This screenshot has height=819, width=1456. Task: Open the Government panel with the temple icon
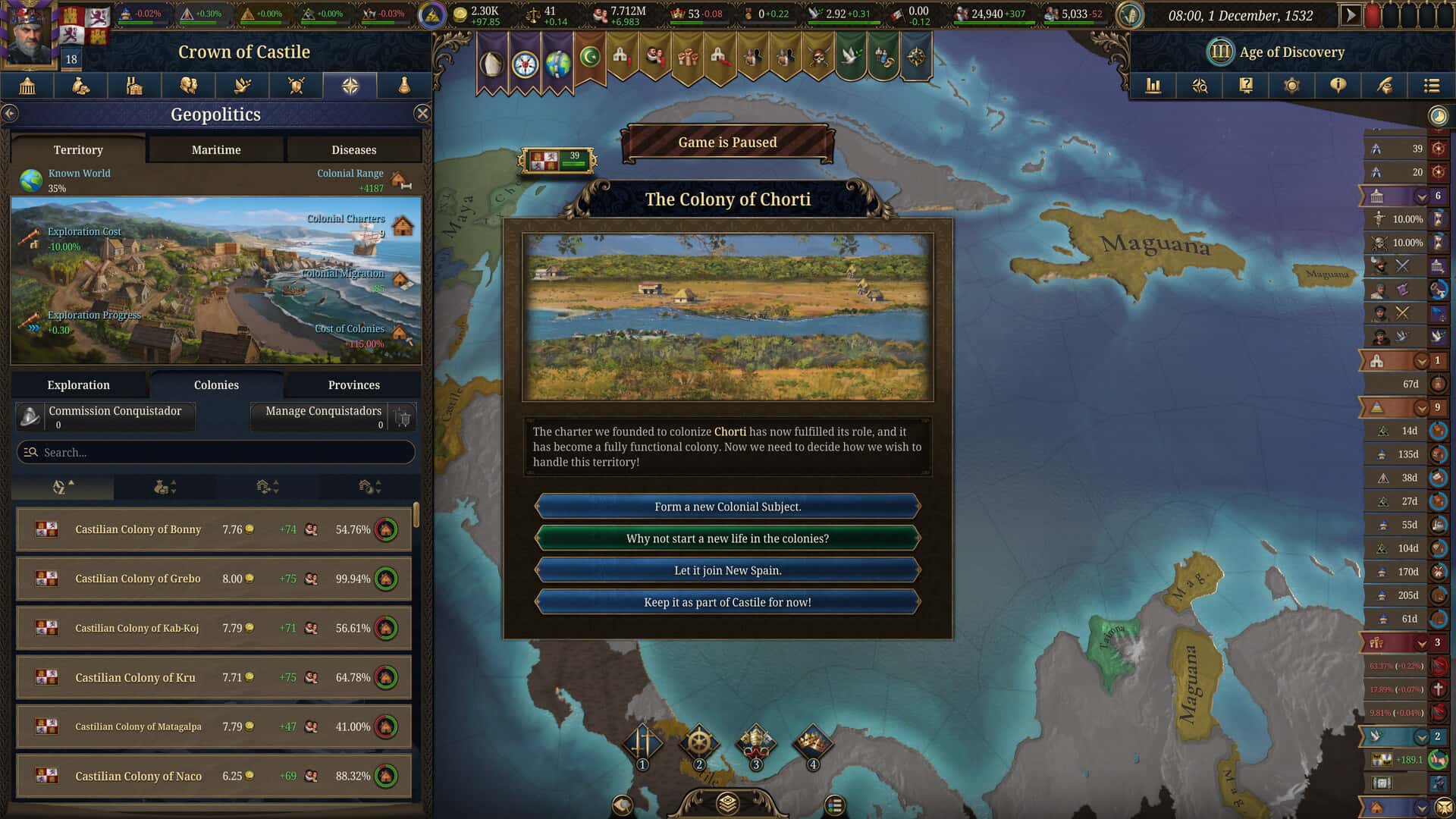point(27,86)
